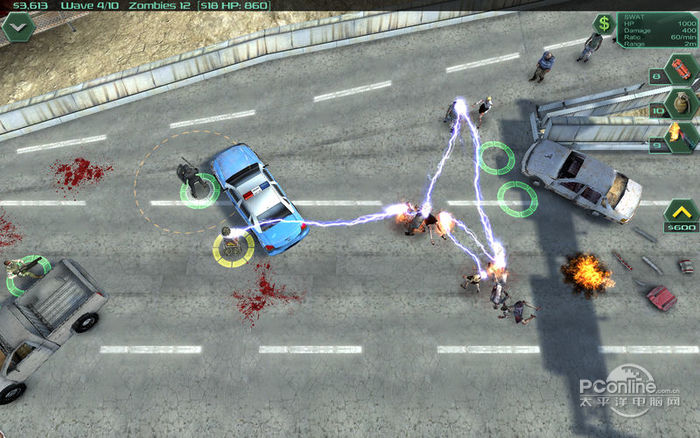
Task: Tap the green dollar sign sell button
Action: point(604,23)
